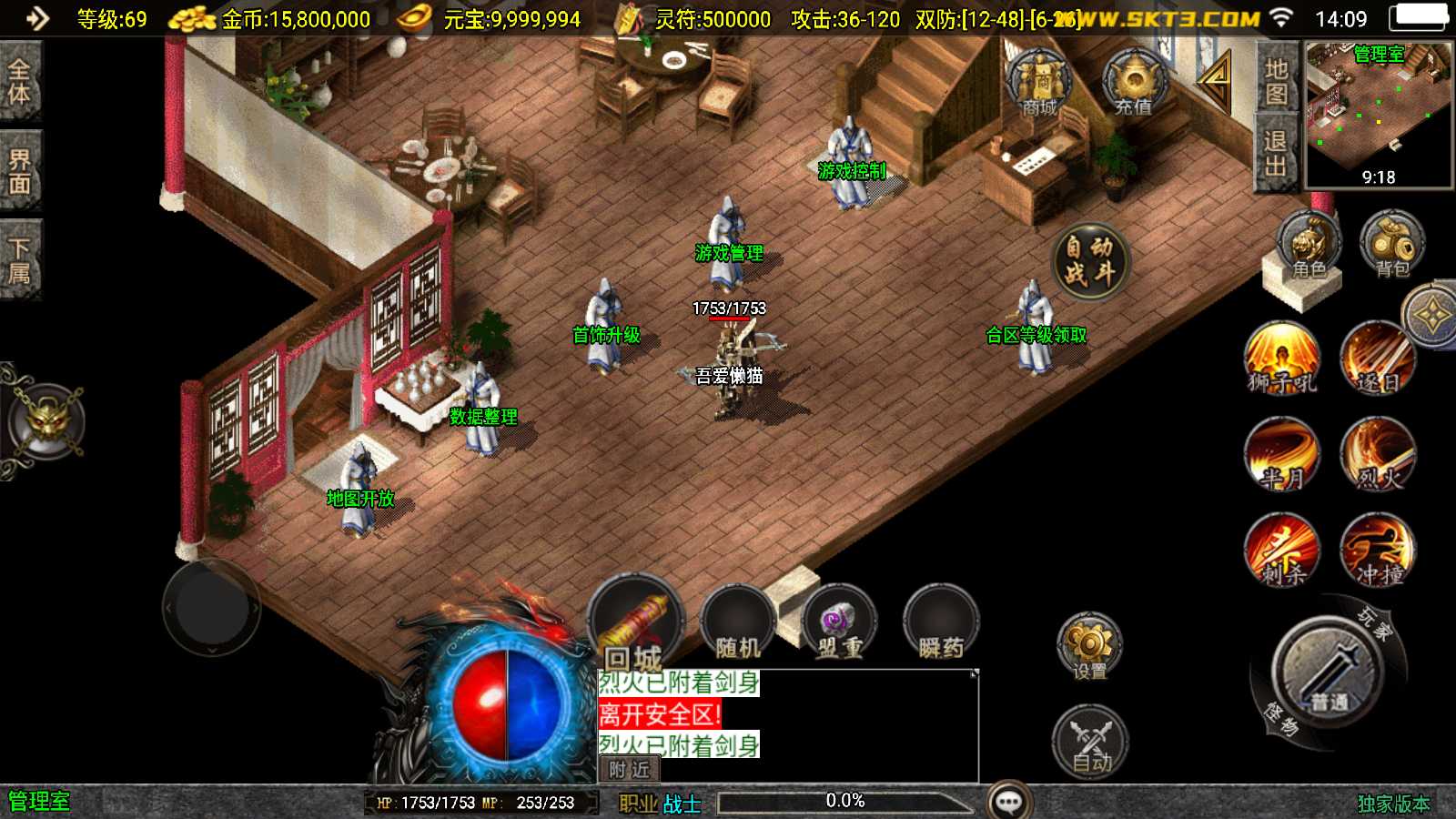Screen dimensions: 1456x819
Task: Click the 0.0% experience progress bar
Action: pyautogui.click(x=846, y=801)
